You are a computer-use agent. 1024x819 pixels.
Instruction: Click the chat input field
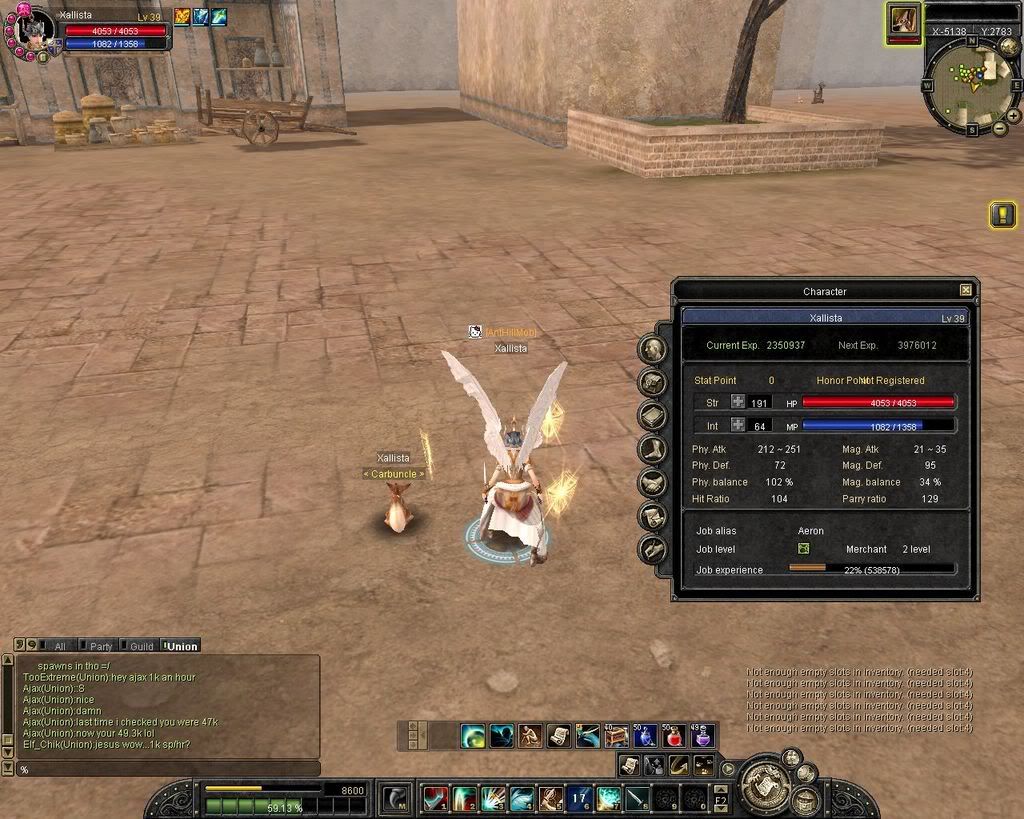[x=165, y=769]
